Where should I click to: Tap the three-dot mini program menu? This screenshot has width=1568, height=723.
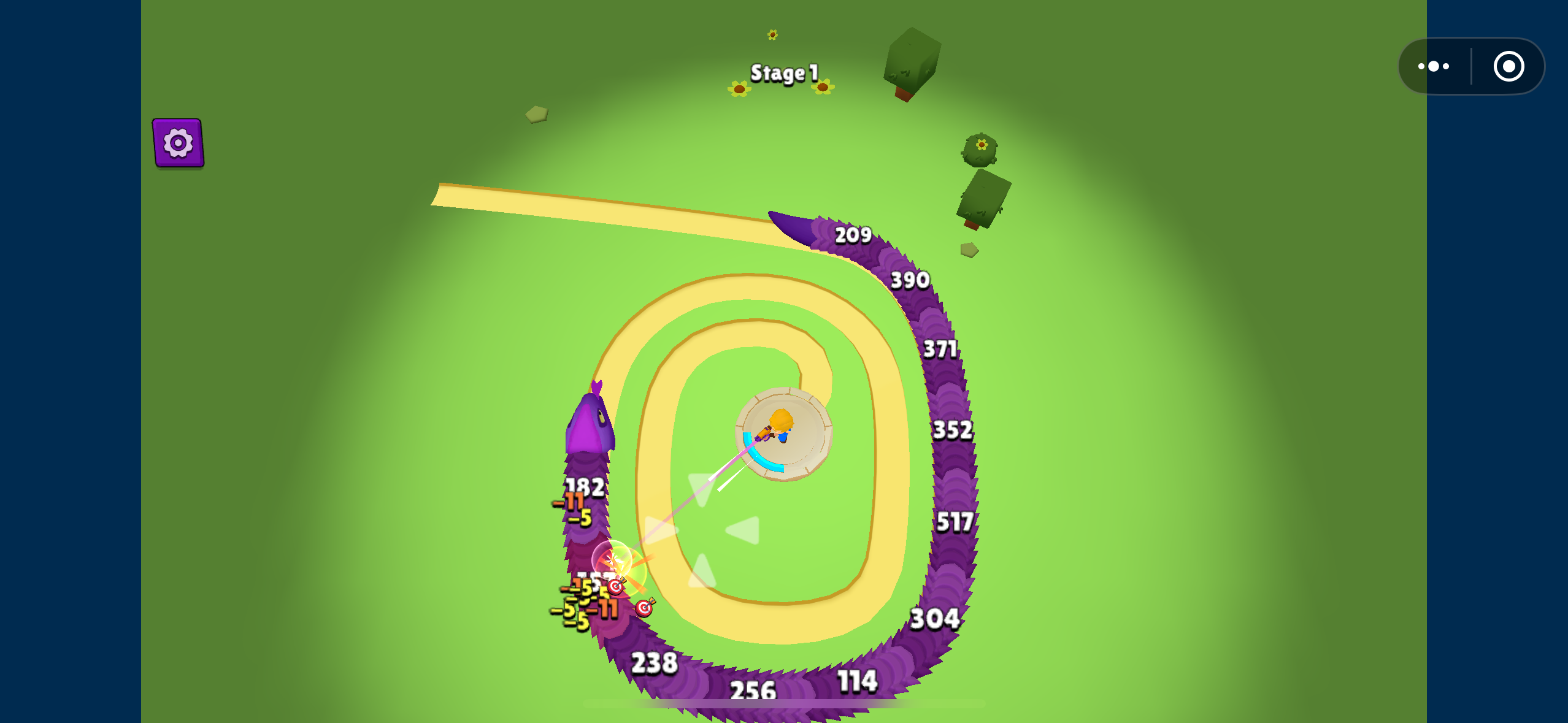coord(1434,66)
